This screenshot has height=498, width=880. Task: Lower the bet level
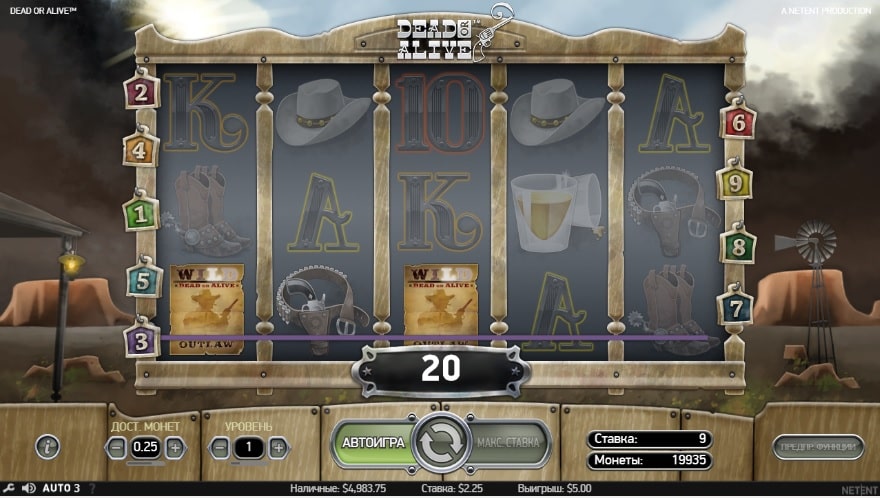coord(220,448)
